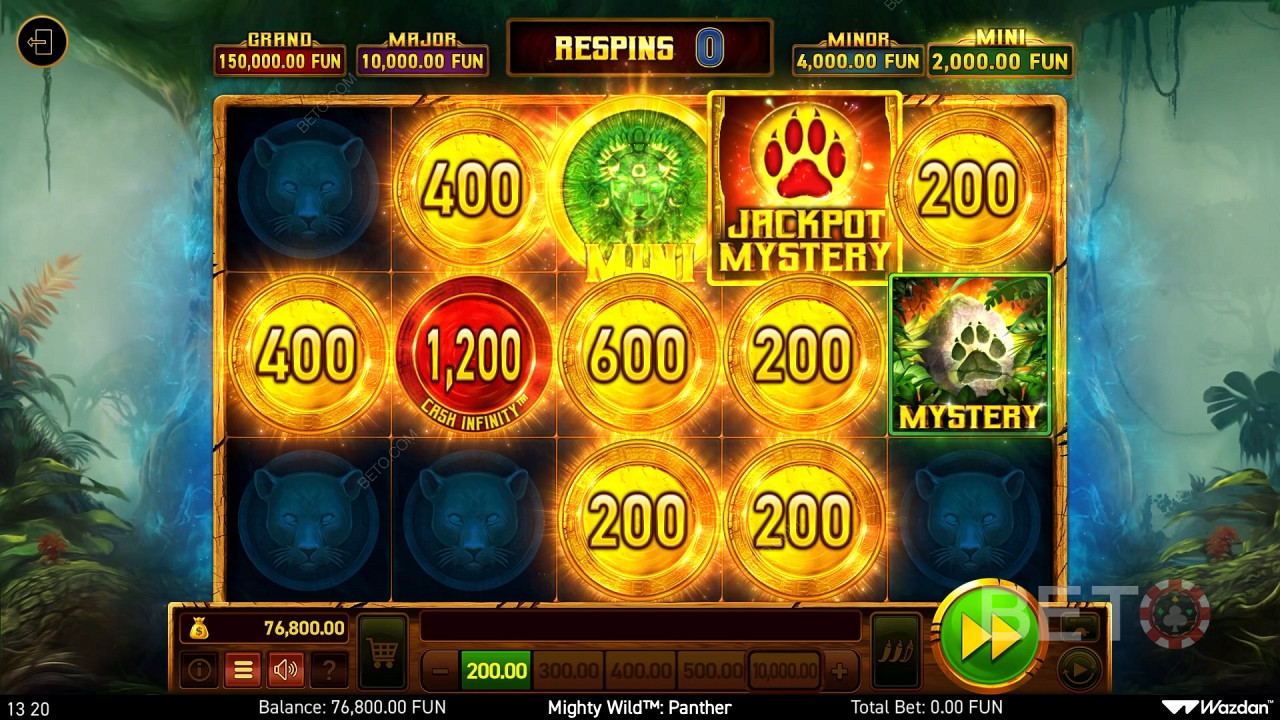
Task: Pick the 400.00 bet option
Action: [640, 670]
